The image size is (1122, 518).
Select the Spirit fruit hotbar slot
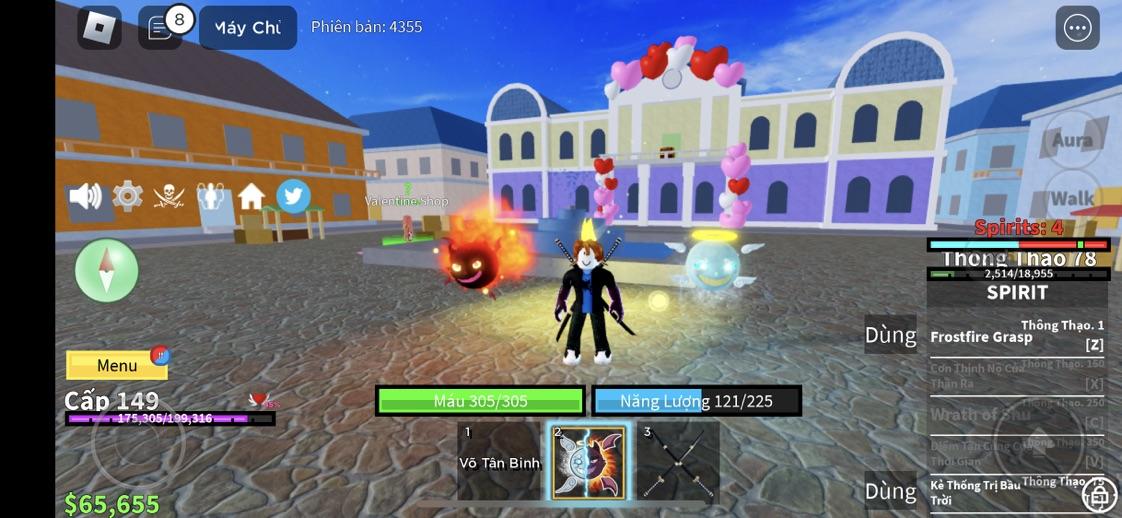pyautogui.click(x=589, y=462)
